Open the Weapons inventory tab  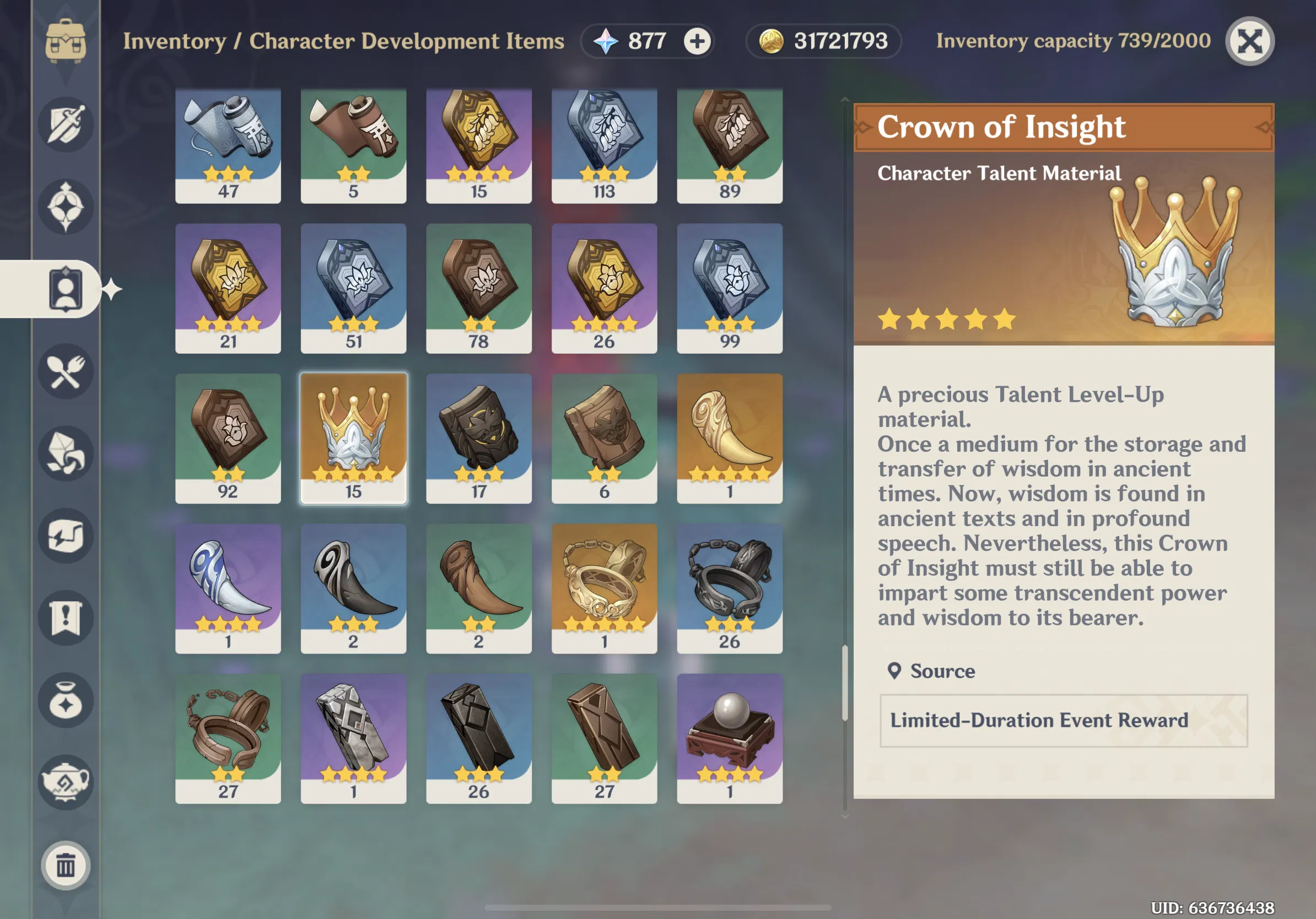tap(66, 125)
